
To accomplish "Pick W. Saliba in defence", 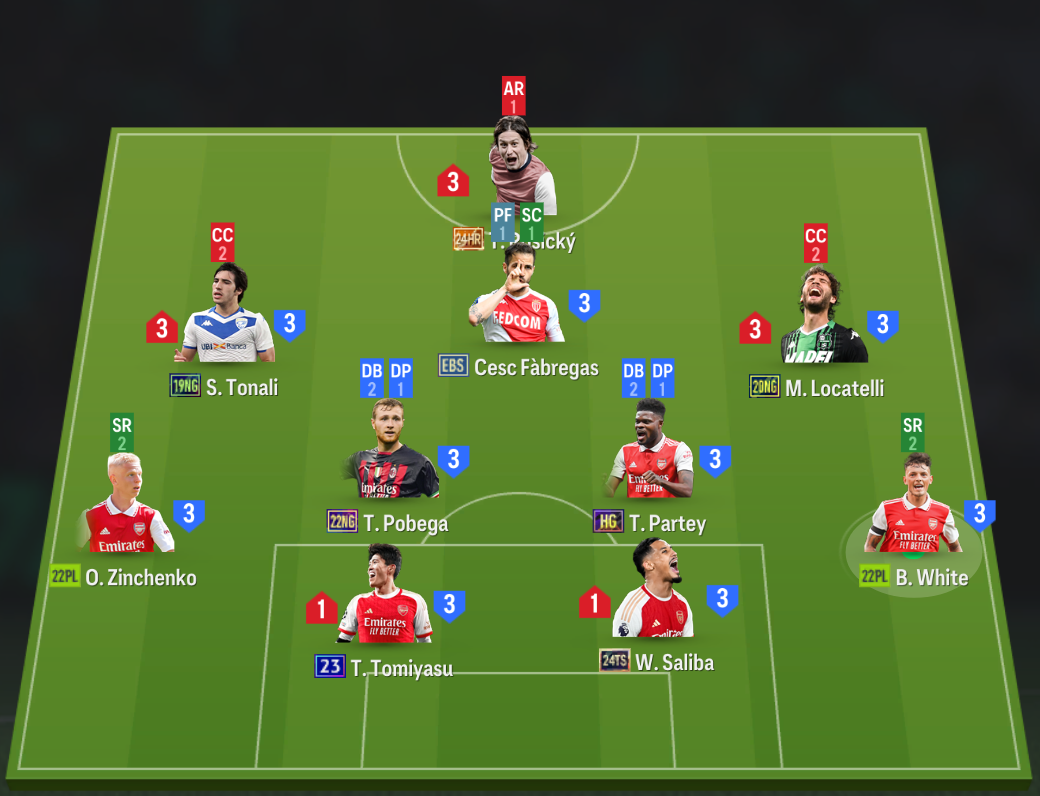I will 655,593.
